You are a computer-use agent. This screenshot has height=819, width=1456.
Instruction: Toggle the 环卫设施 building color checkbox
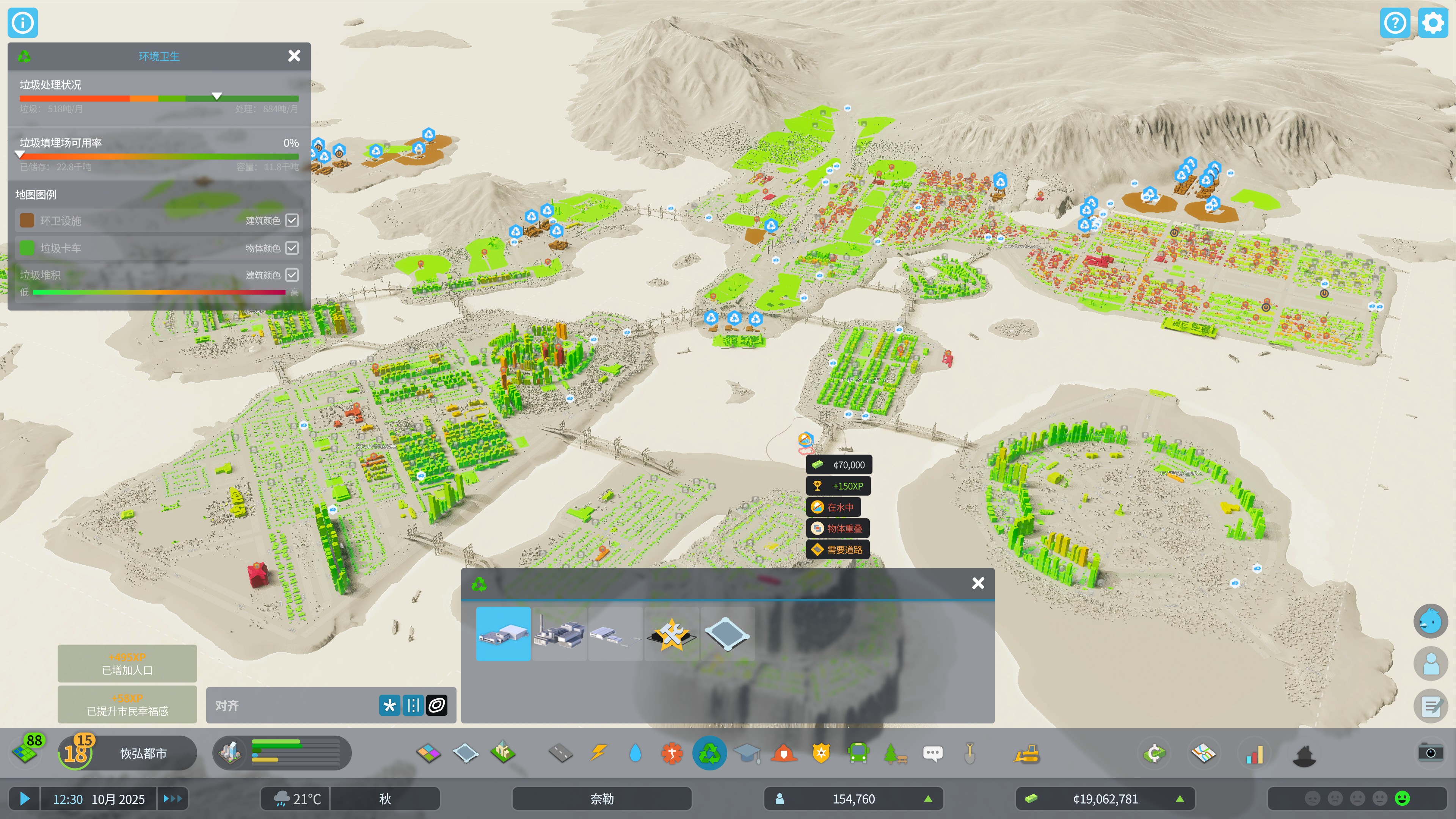coord(292,220)
